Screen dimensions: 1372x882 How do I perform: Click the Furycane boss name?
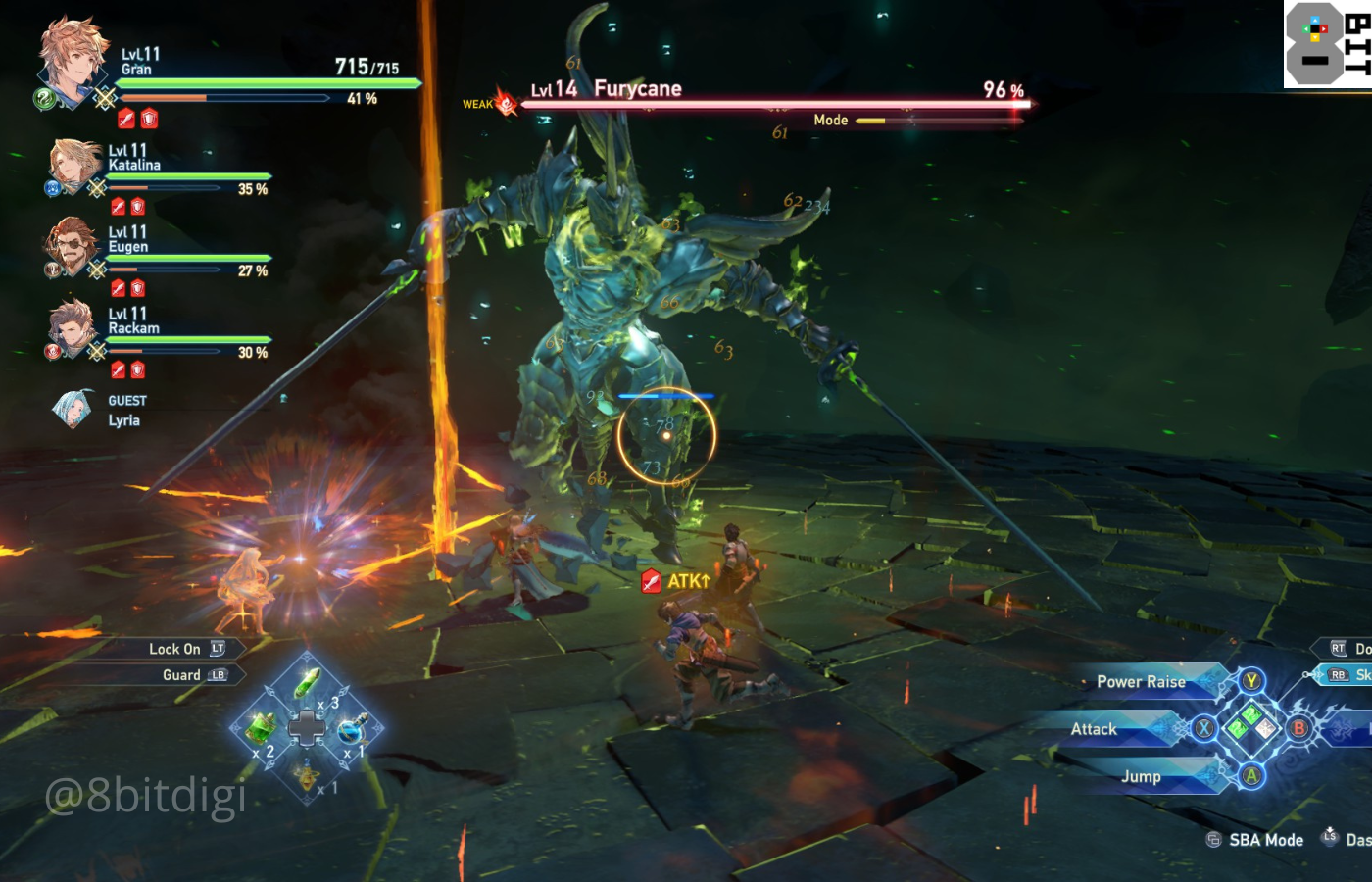tap(637, 89)
